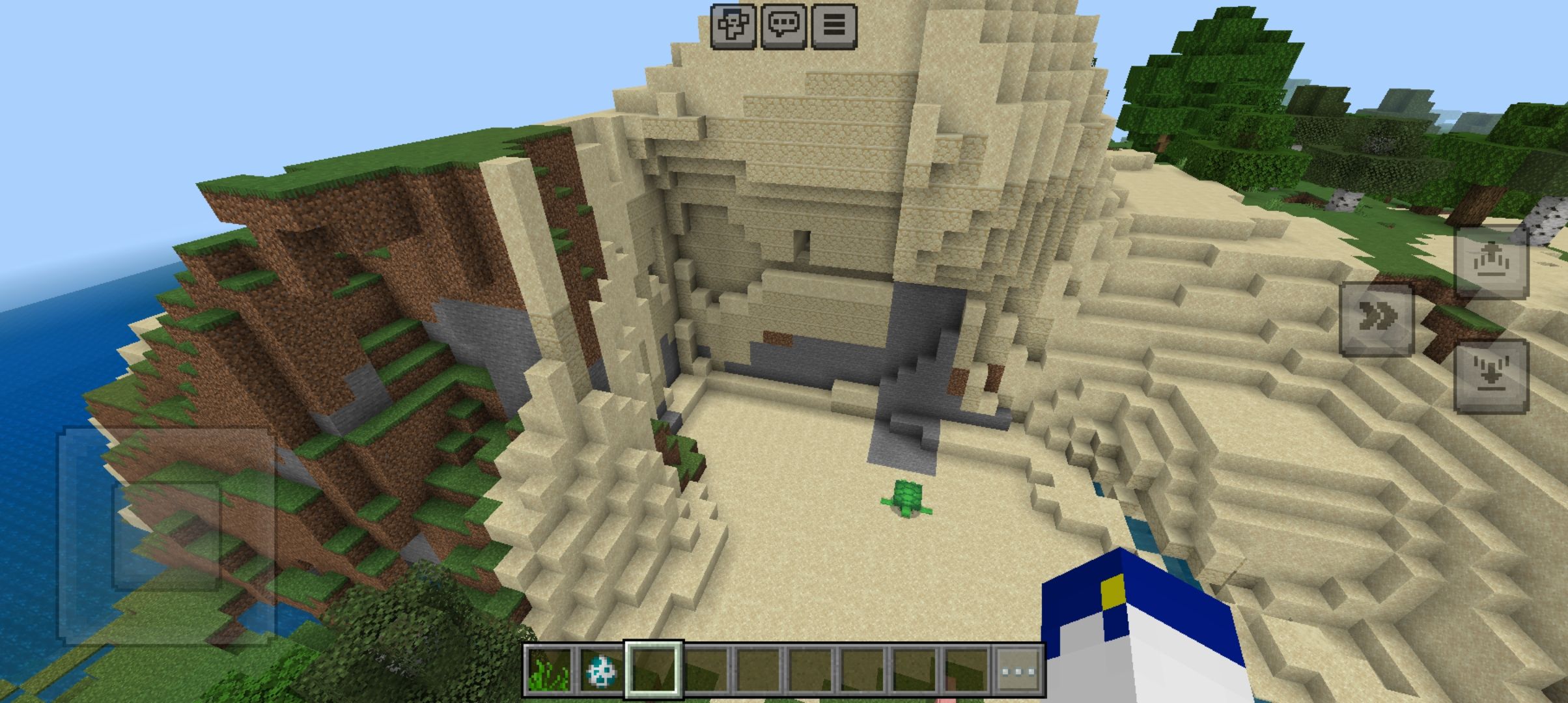Open the inventory with the three-dots button
This screenshot has height=703, width=1568.
1019,670
